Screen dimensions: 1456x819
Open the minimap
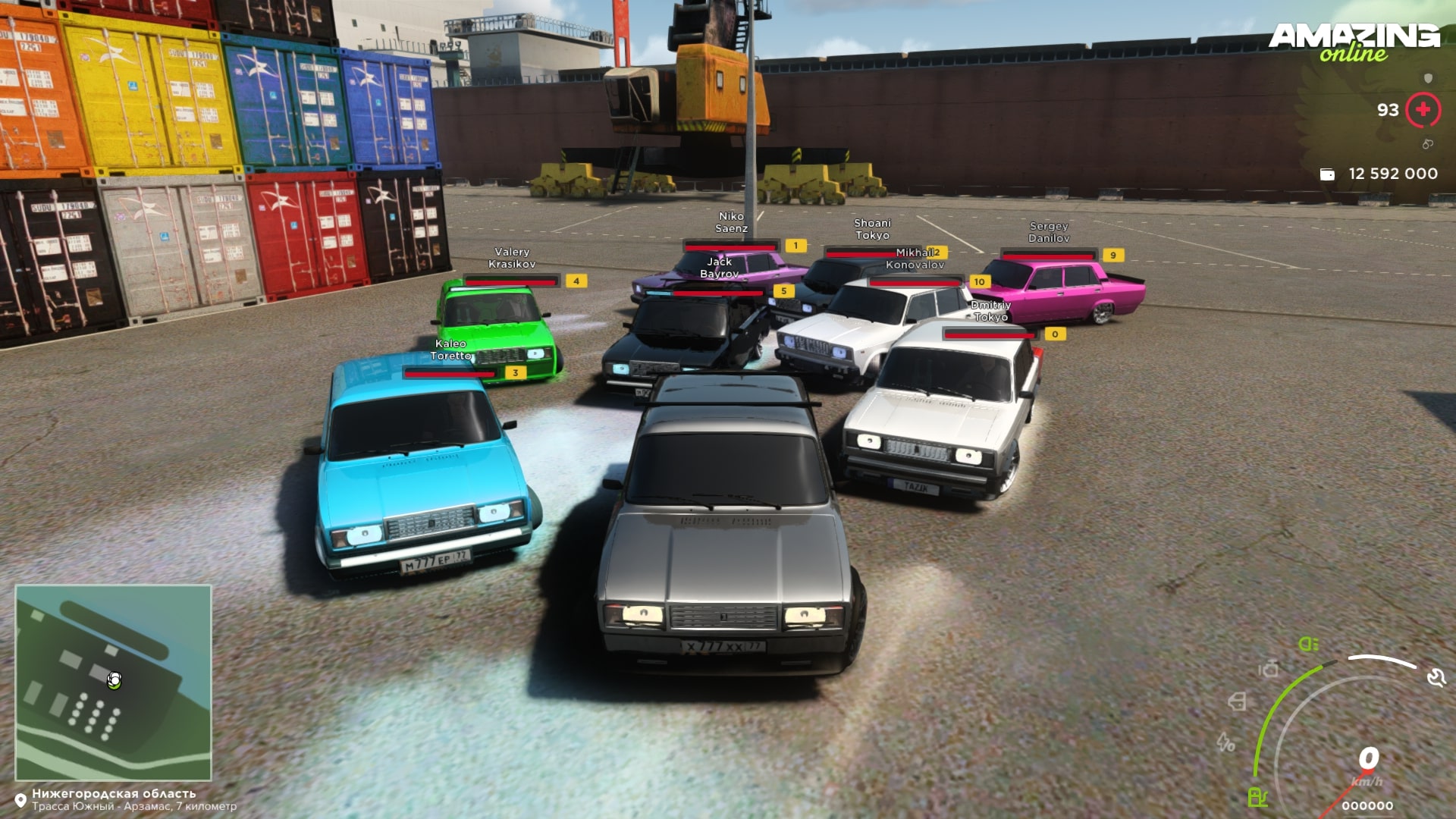click(x=113, y=682)
